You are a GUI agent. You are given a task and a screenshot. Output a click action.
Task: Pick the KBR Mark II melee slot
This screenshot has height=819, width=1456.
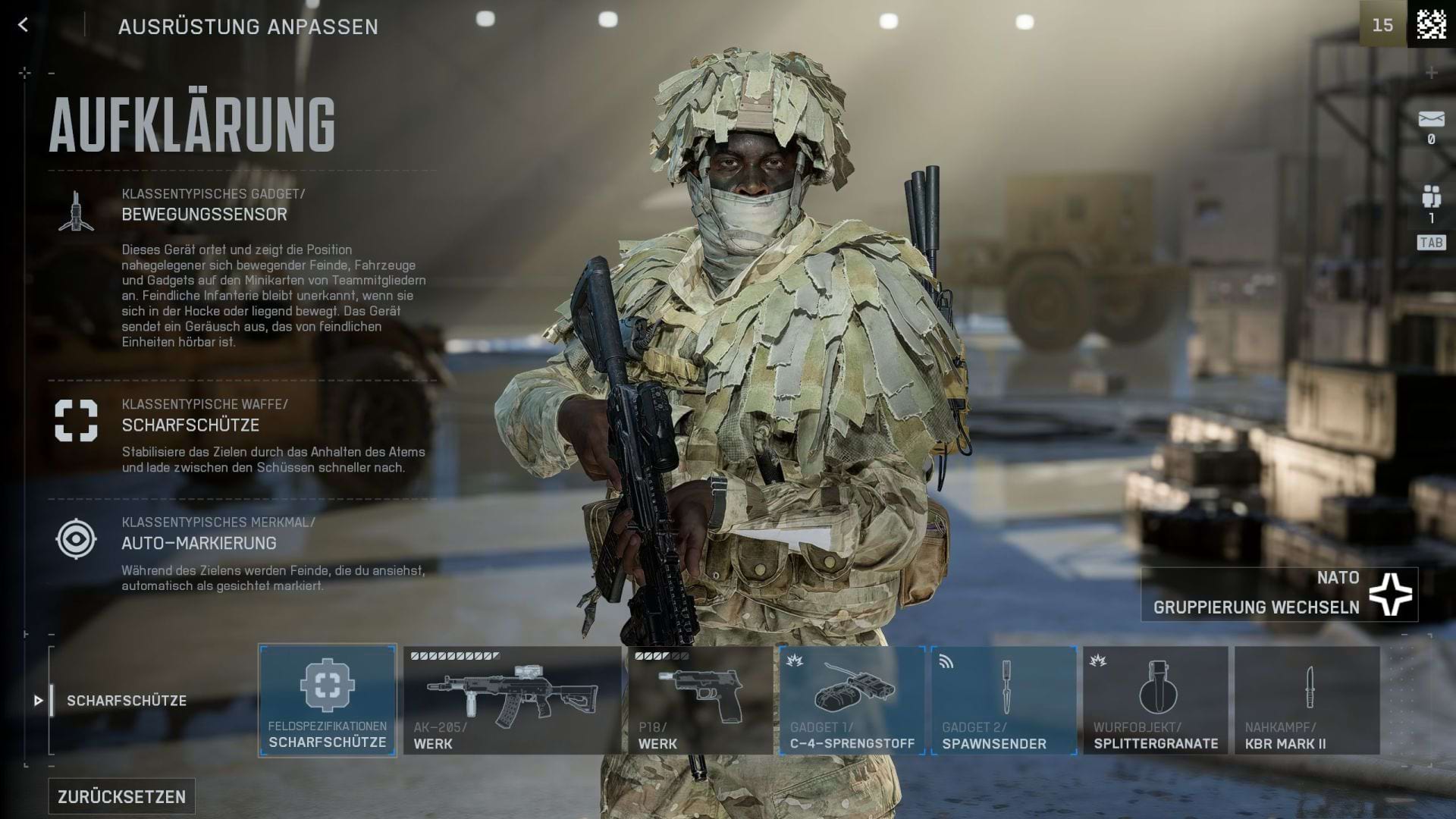pos(1307,700)
